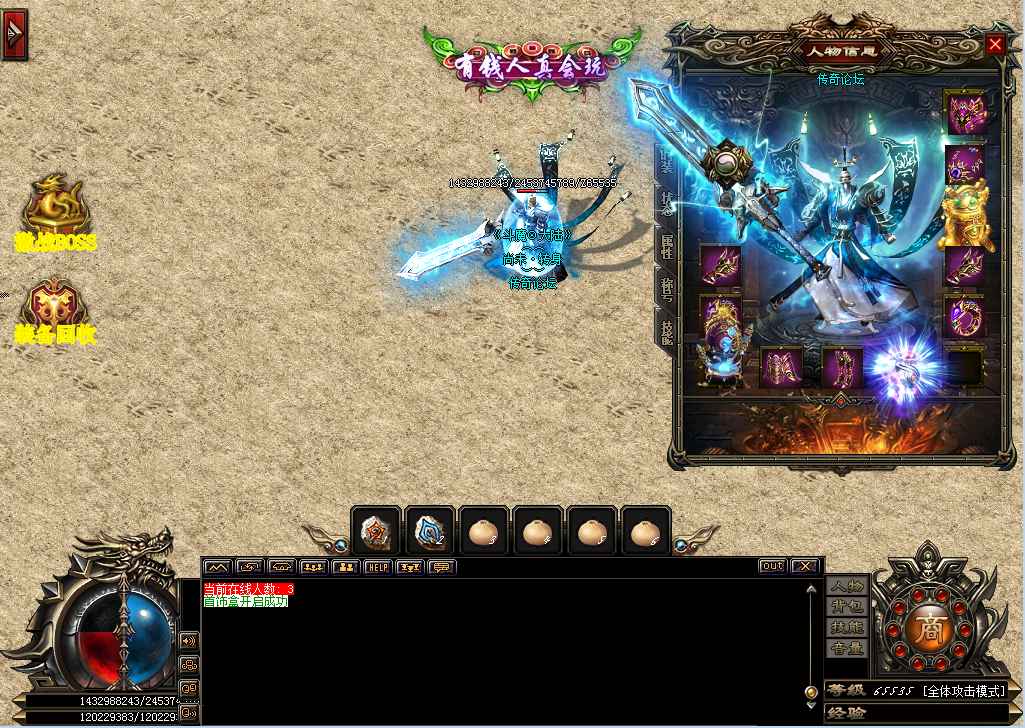Open the 背包 bag
The height and width of the screenshot is (728, 1025).
tap(846, 606)
